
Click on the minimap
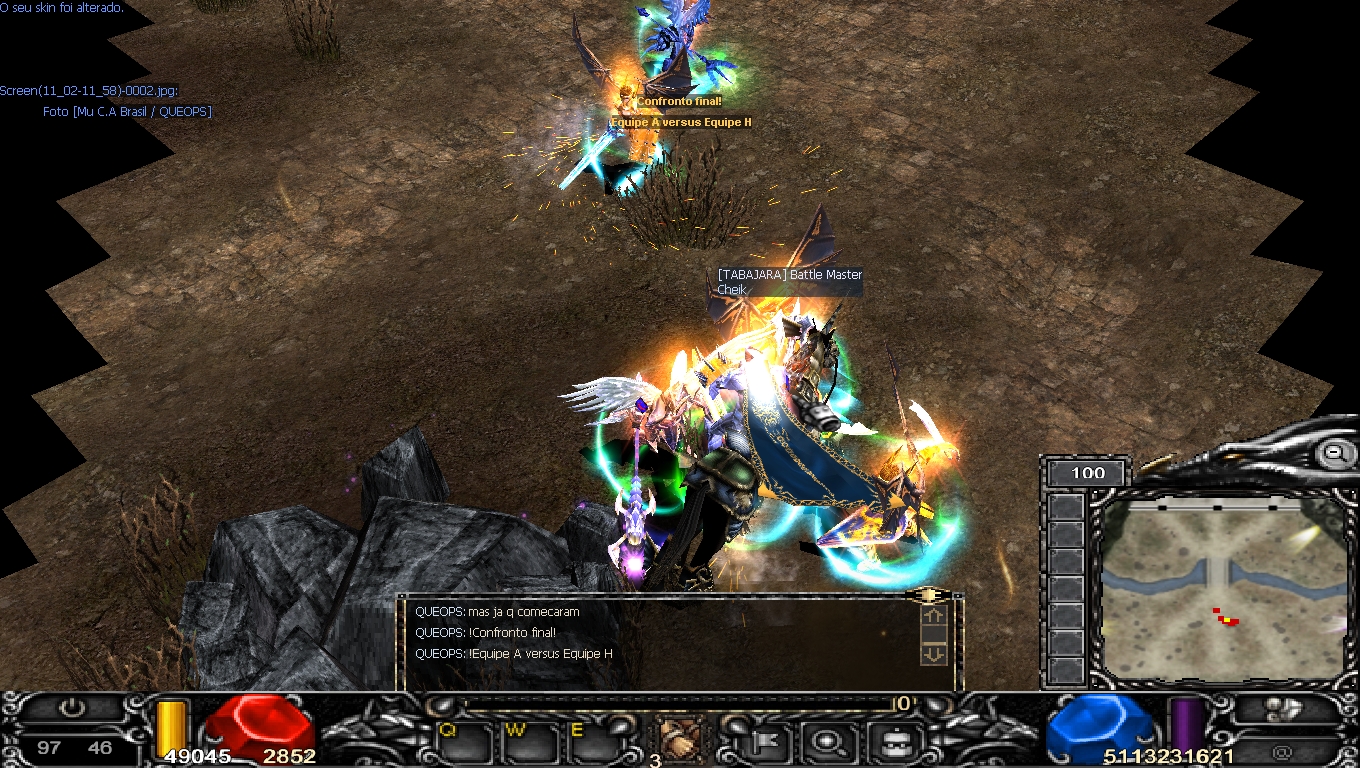click(1223, 590)
